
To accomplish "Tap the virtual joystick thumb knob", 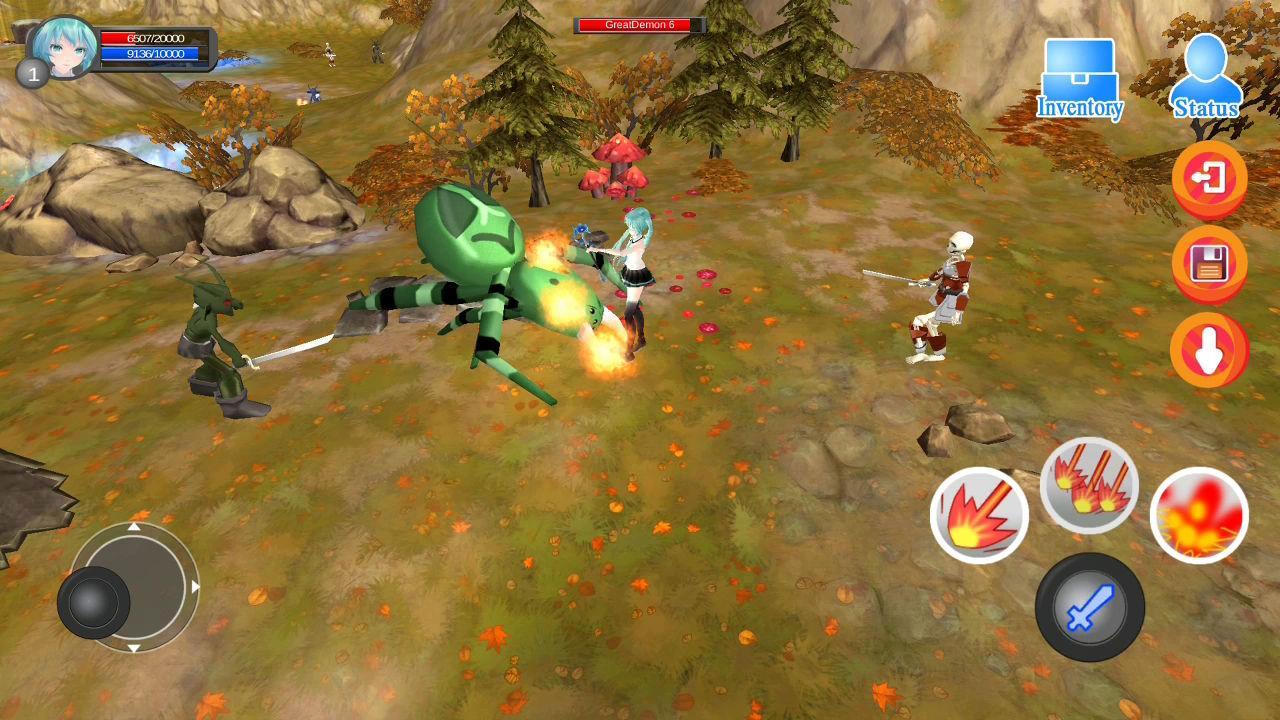I will (94, 602).
